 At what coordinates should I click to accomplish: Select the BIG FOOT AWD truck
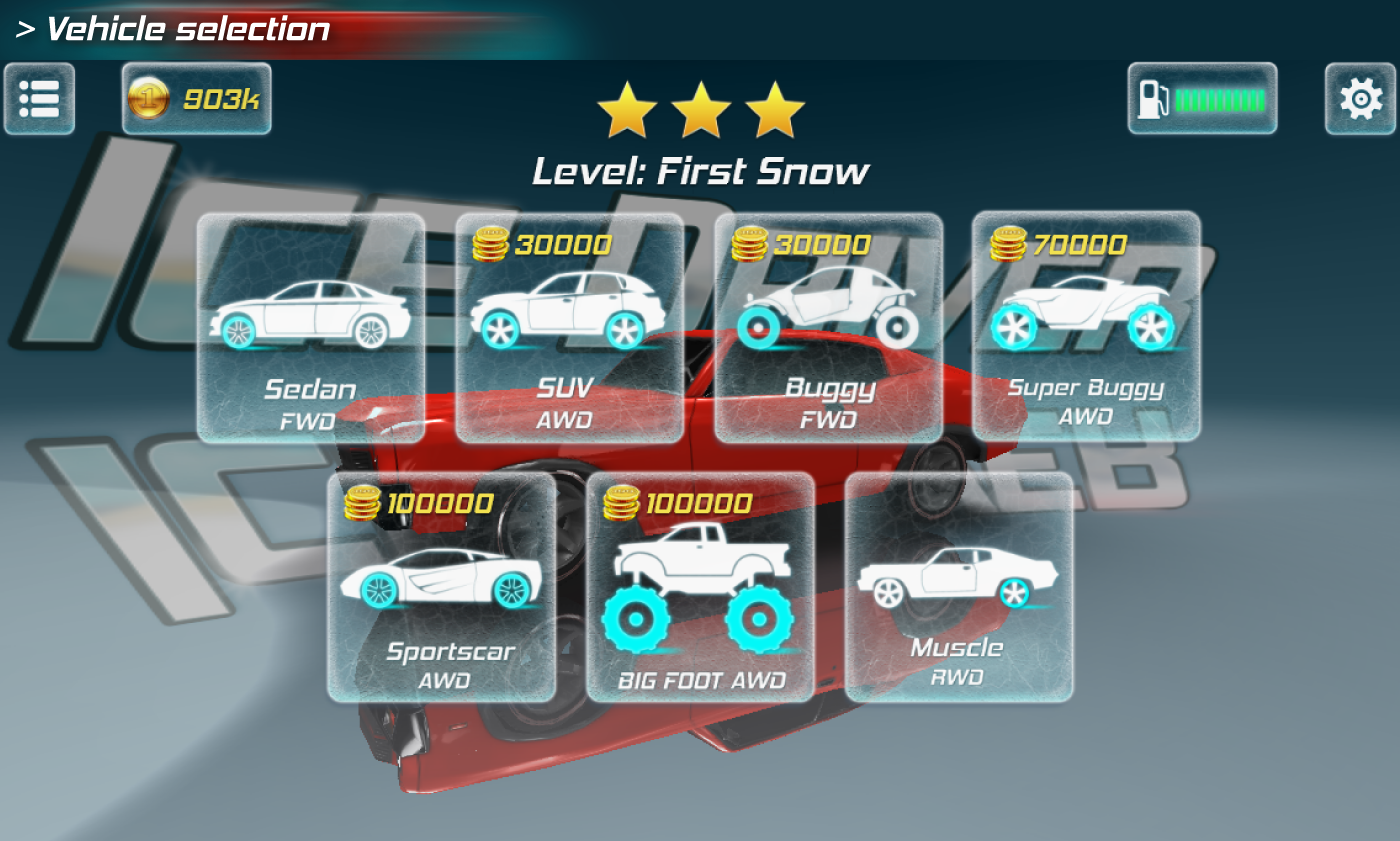coord(700,588)
